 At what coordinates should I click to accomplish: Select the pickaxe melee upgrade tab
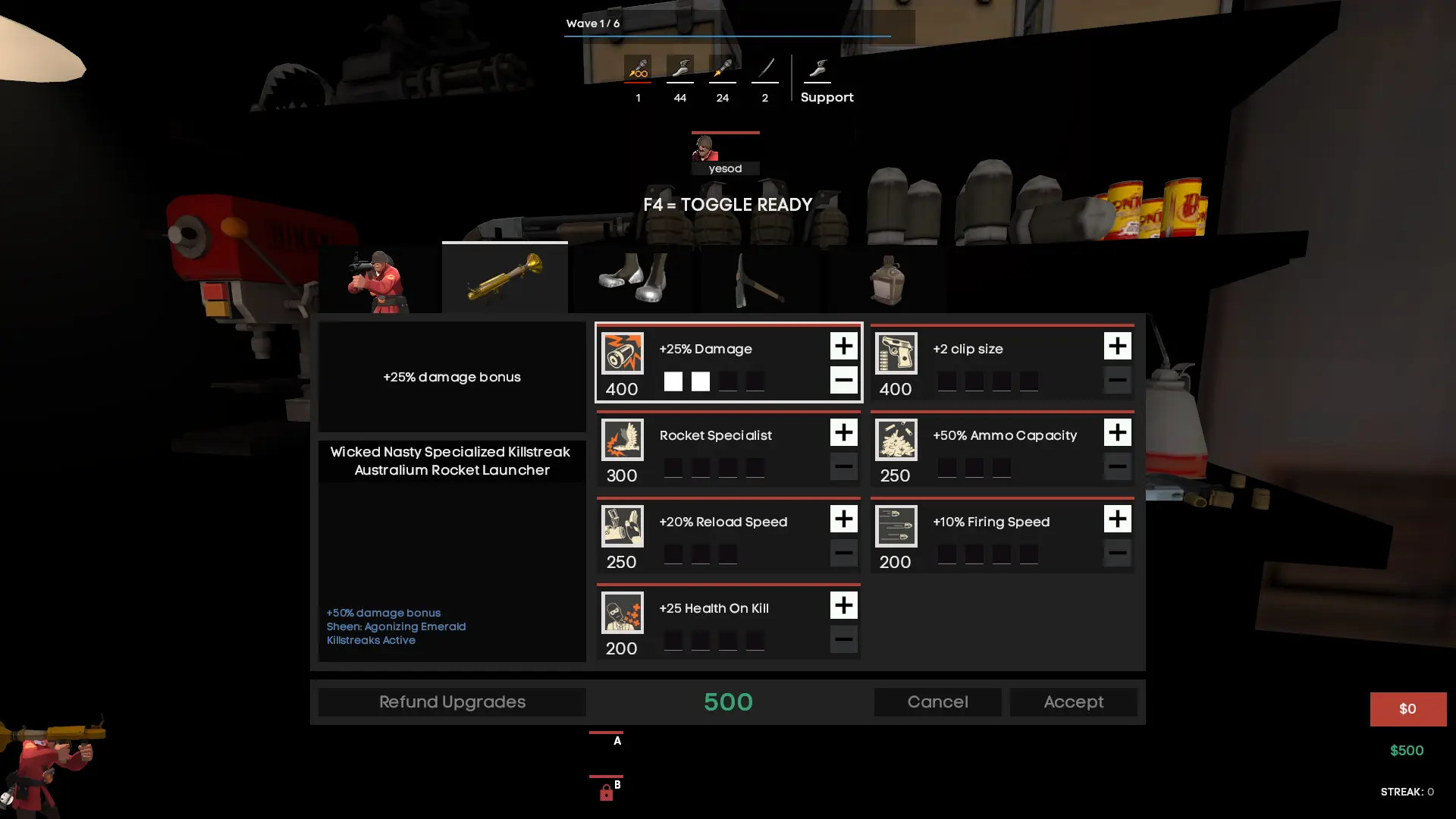(759, 279)
